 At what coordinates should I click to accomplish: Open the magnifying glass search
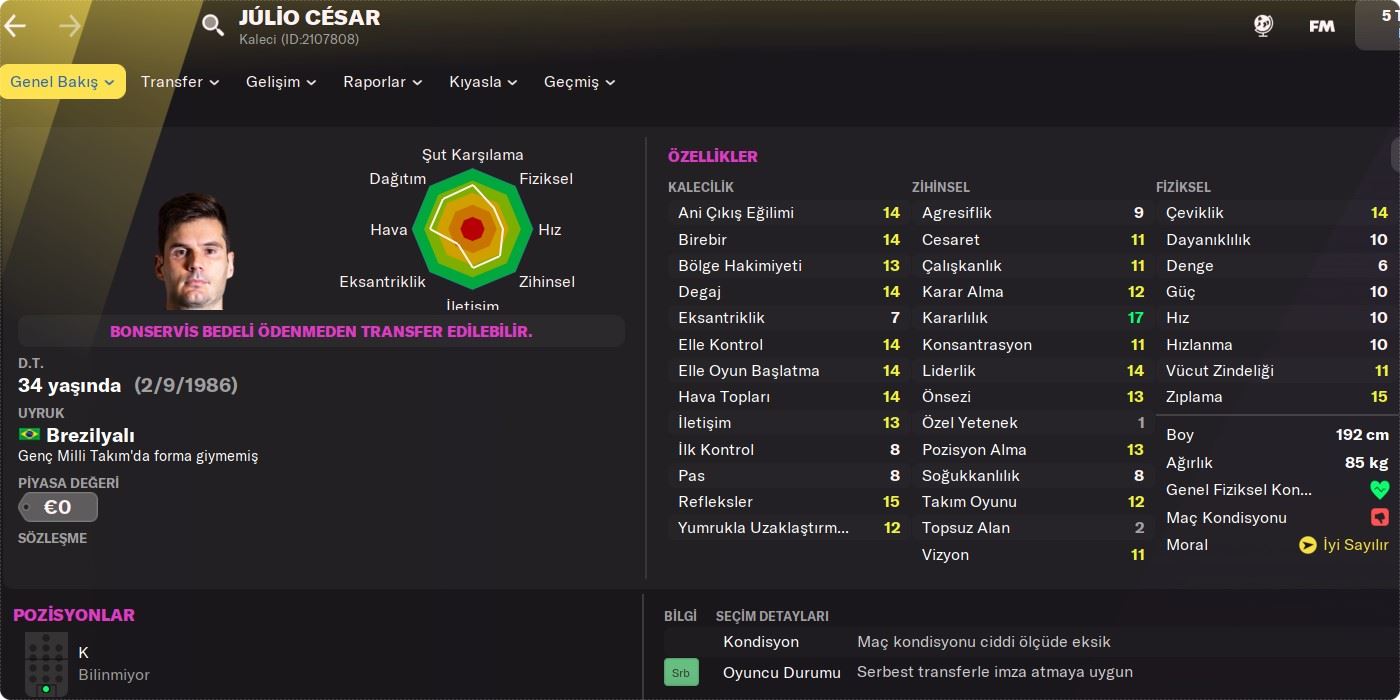point(213,25)
